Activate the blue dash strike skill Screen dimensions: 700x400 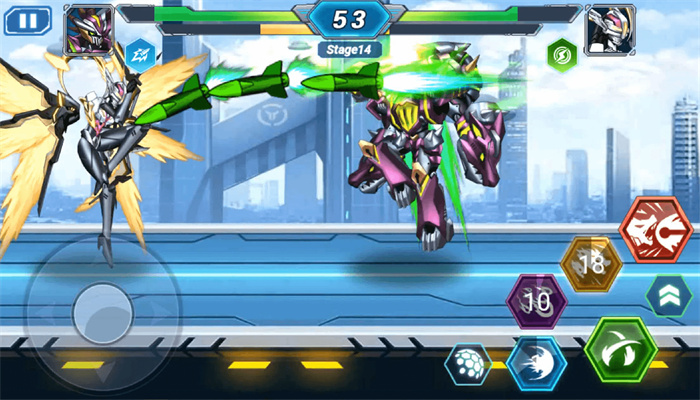click(x=536, y=363)
